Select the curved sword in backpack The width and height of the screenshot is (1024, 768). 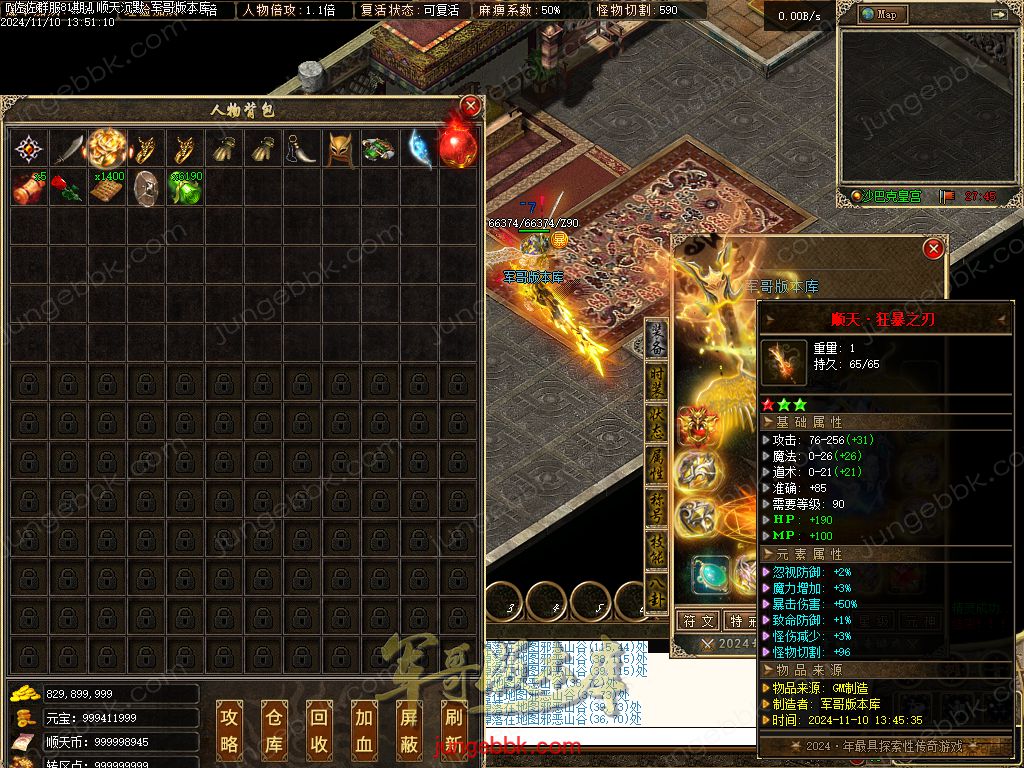(x=68, y=149)
